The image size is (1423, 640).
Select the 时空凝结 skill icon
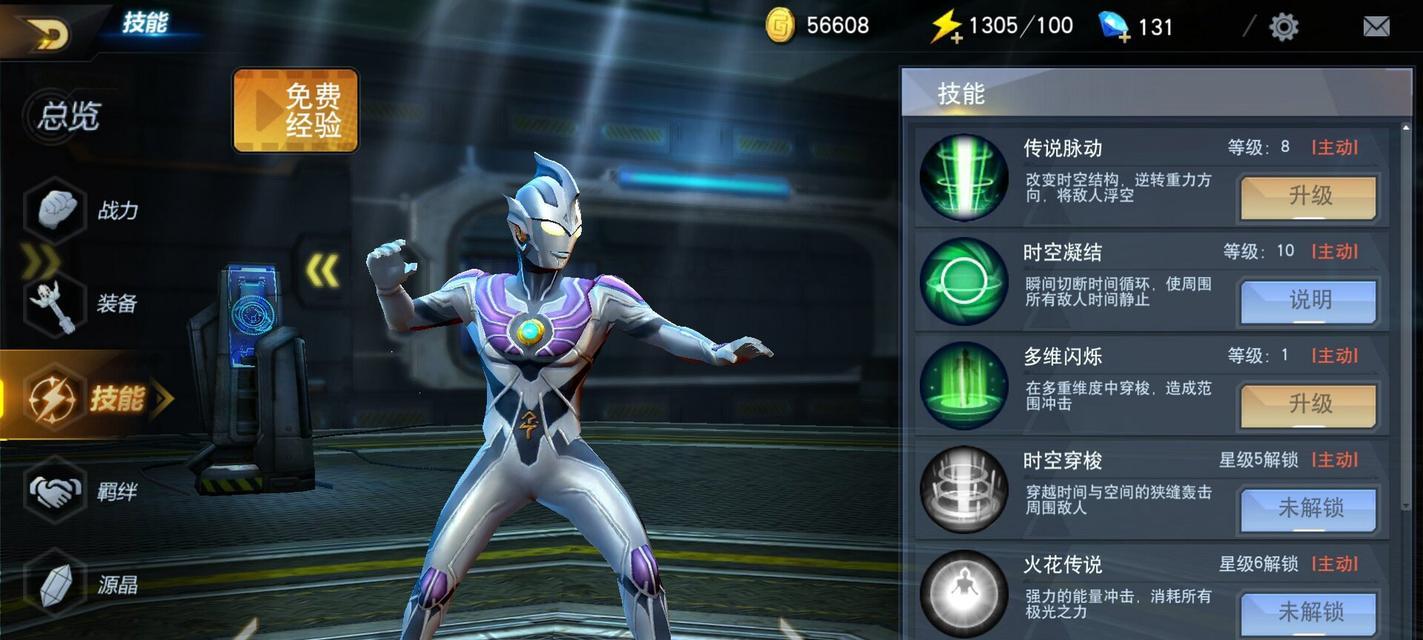coord(964,282)
